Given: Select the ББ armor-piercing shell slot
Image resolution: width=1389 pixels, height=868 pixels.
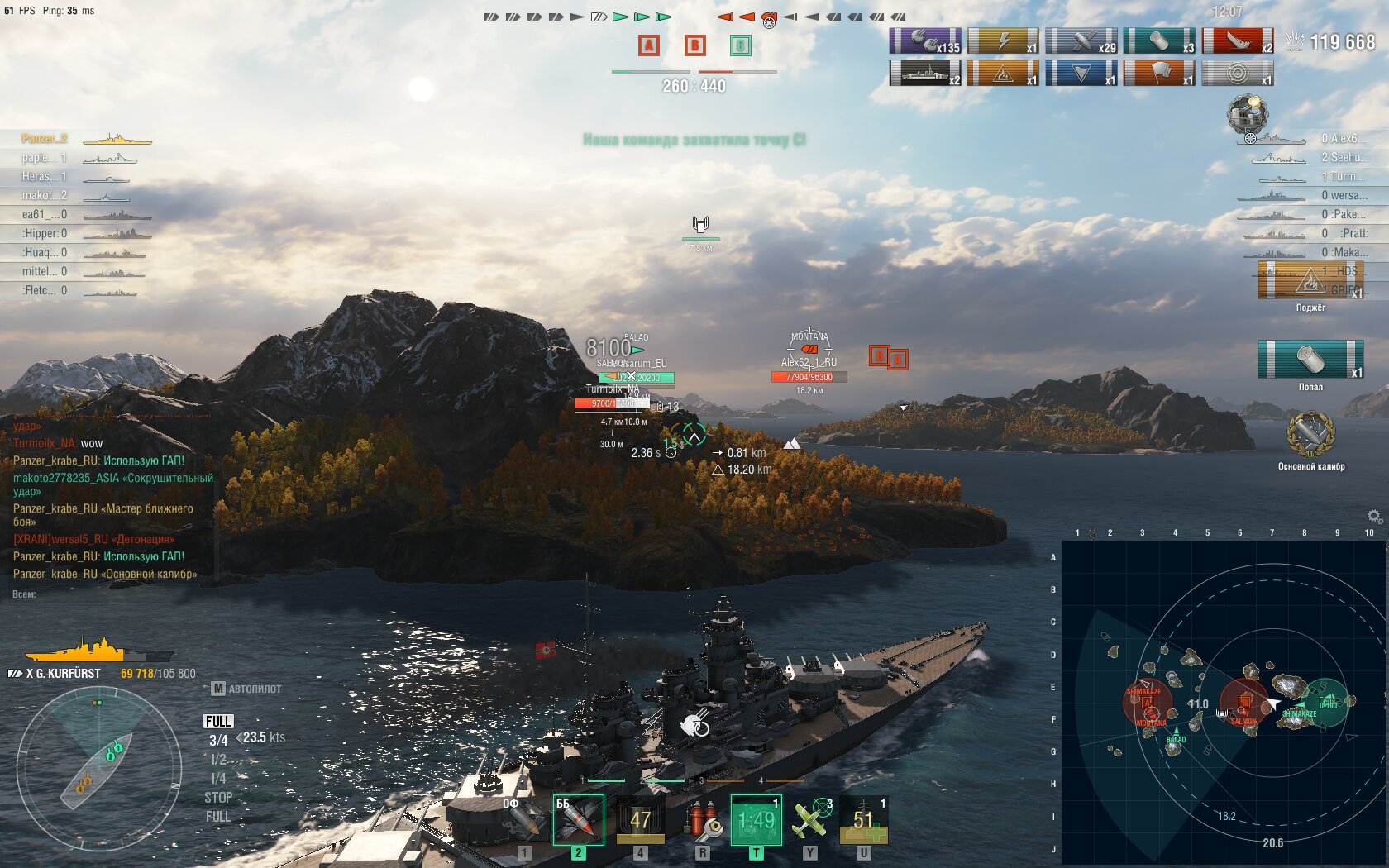Looking at the screenshot, I should click(x=578, y=820).
